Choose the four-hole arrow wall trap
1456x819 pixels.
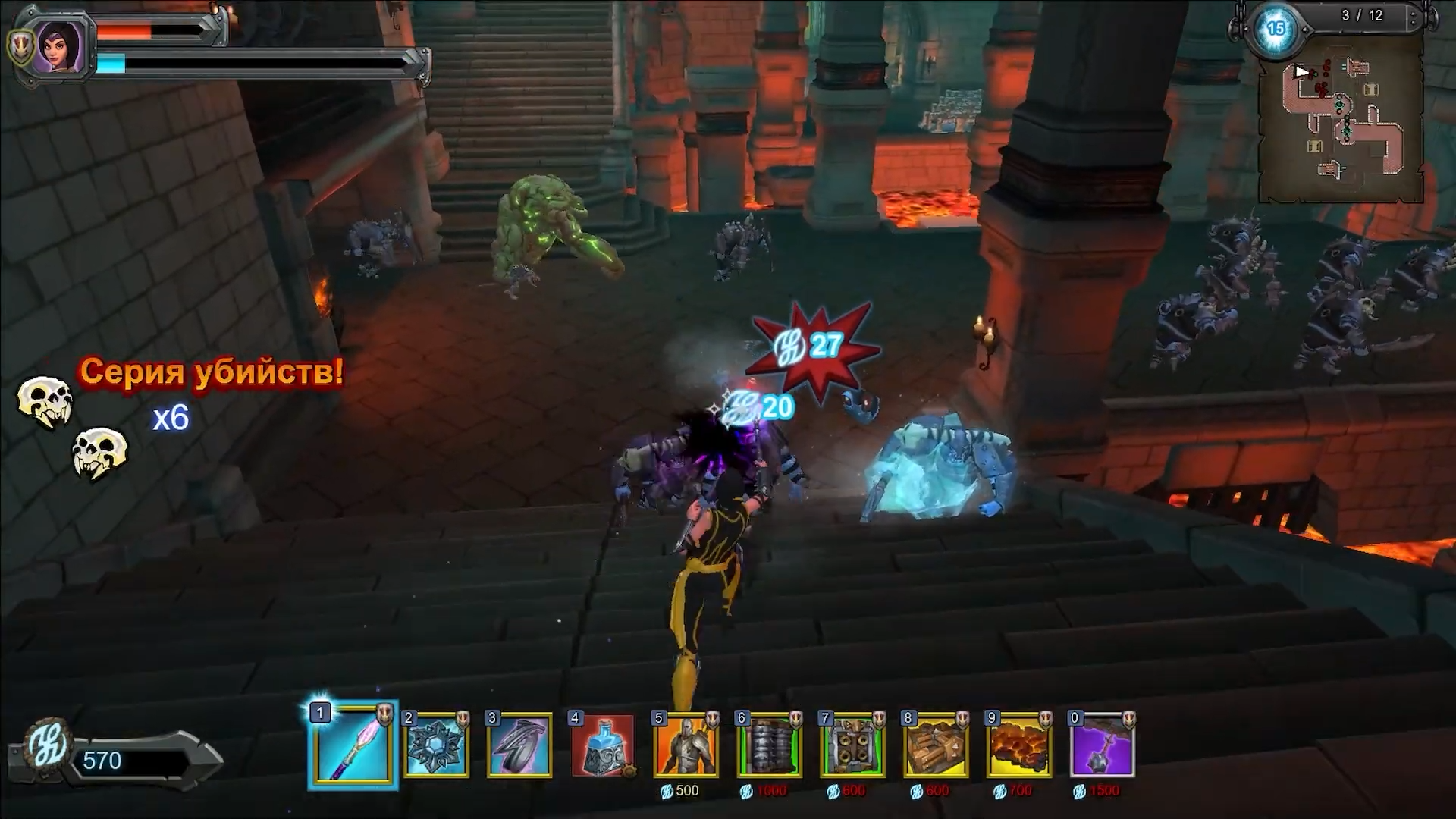tap(852, 745)
